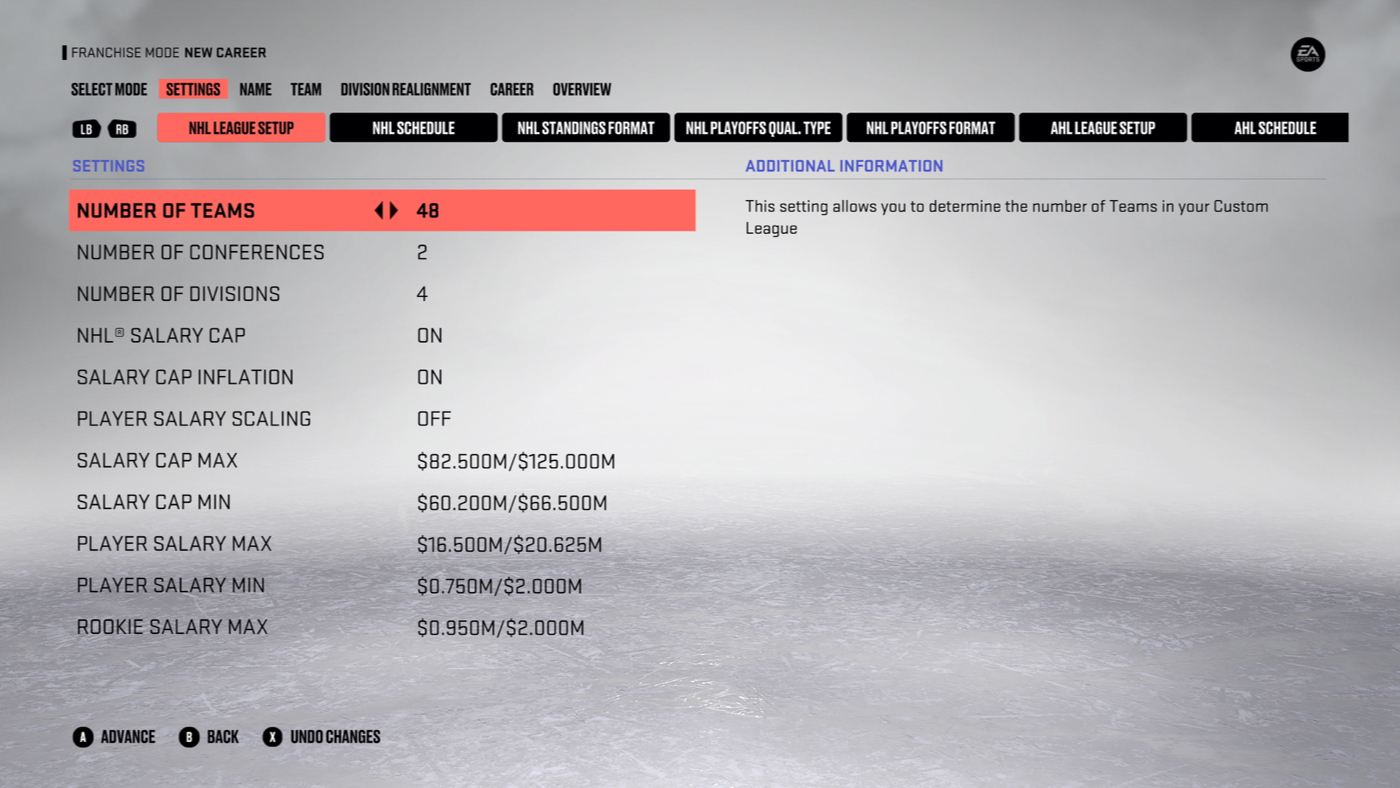Open the NHL Playoffs Format tab
This screenshot has height=788, width=1400.
click(930, 128)
